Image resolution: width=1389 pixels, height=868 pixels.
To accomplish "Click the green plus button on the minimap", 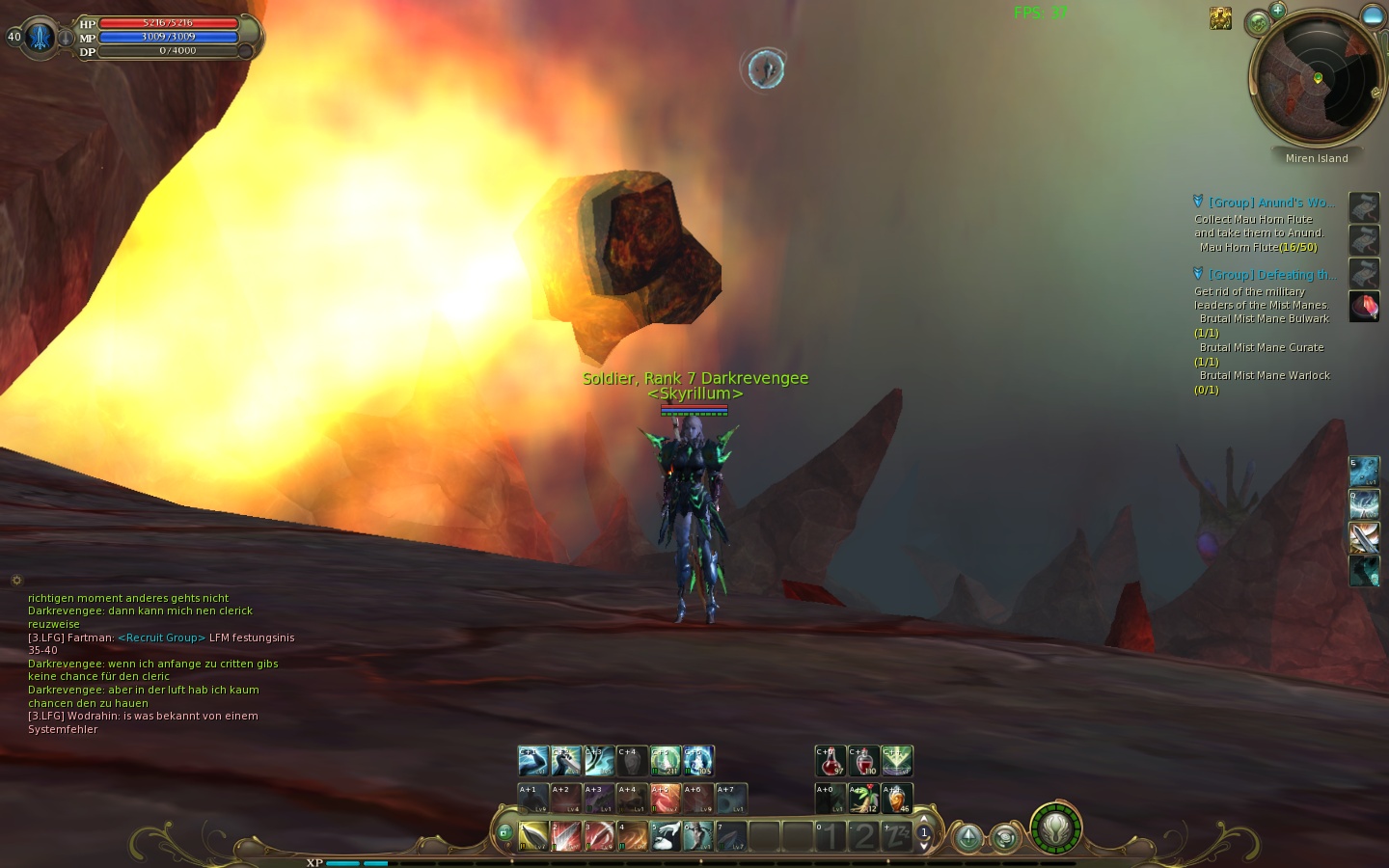I will coord(1277,11).
